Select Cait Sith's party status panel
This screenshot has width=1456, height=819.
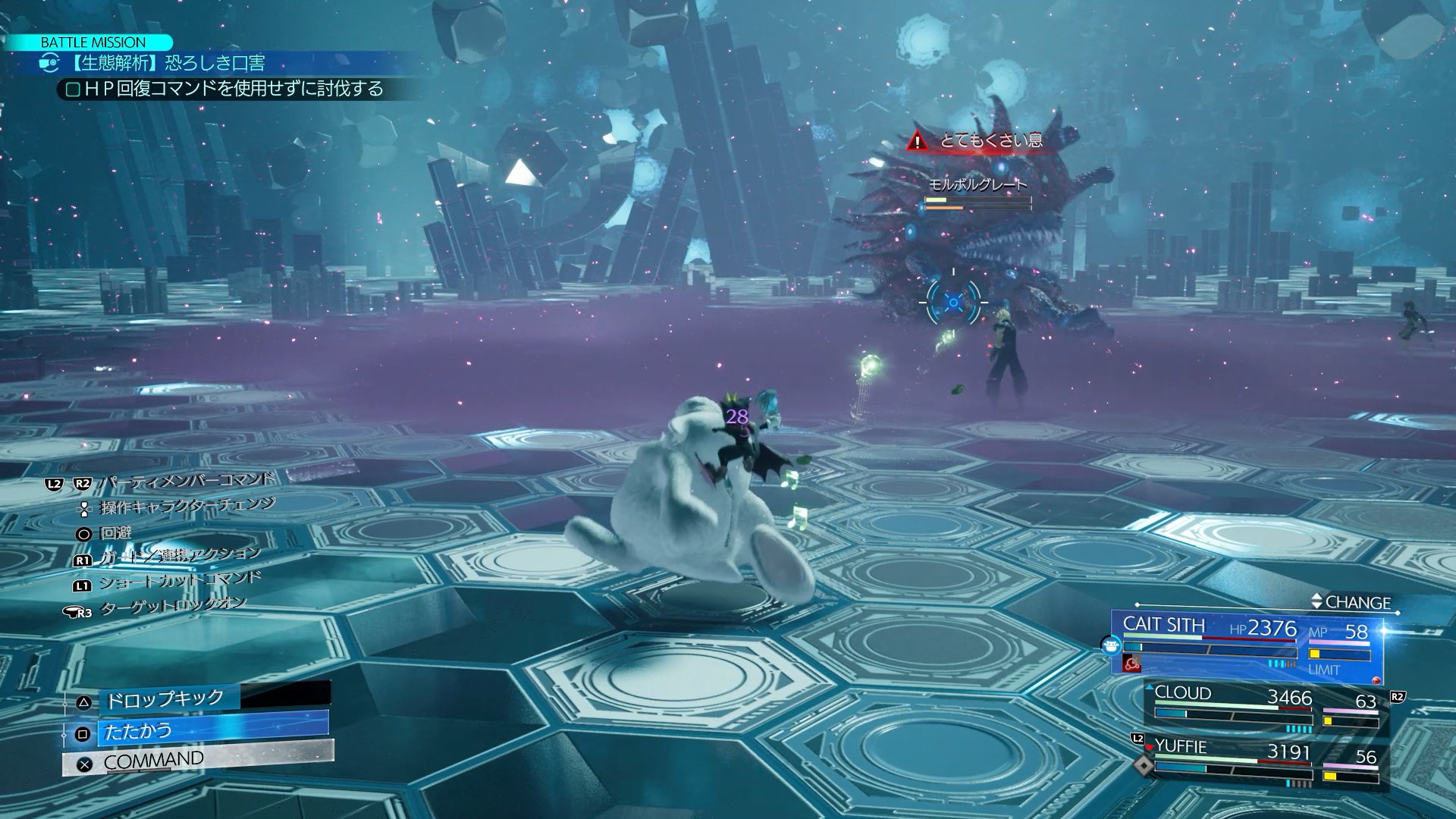pos(1246,643)
